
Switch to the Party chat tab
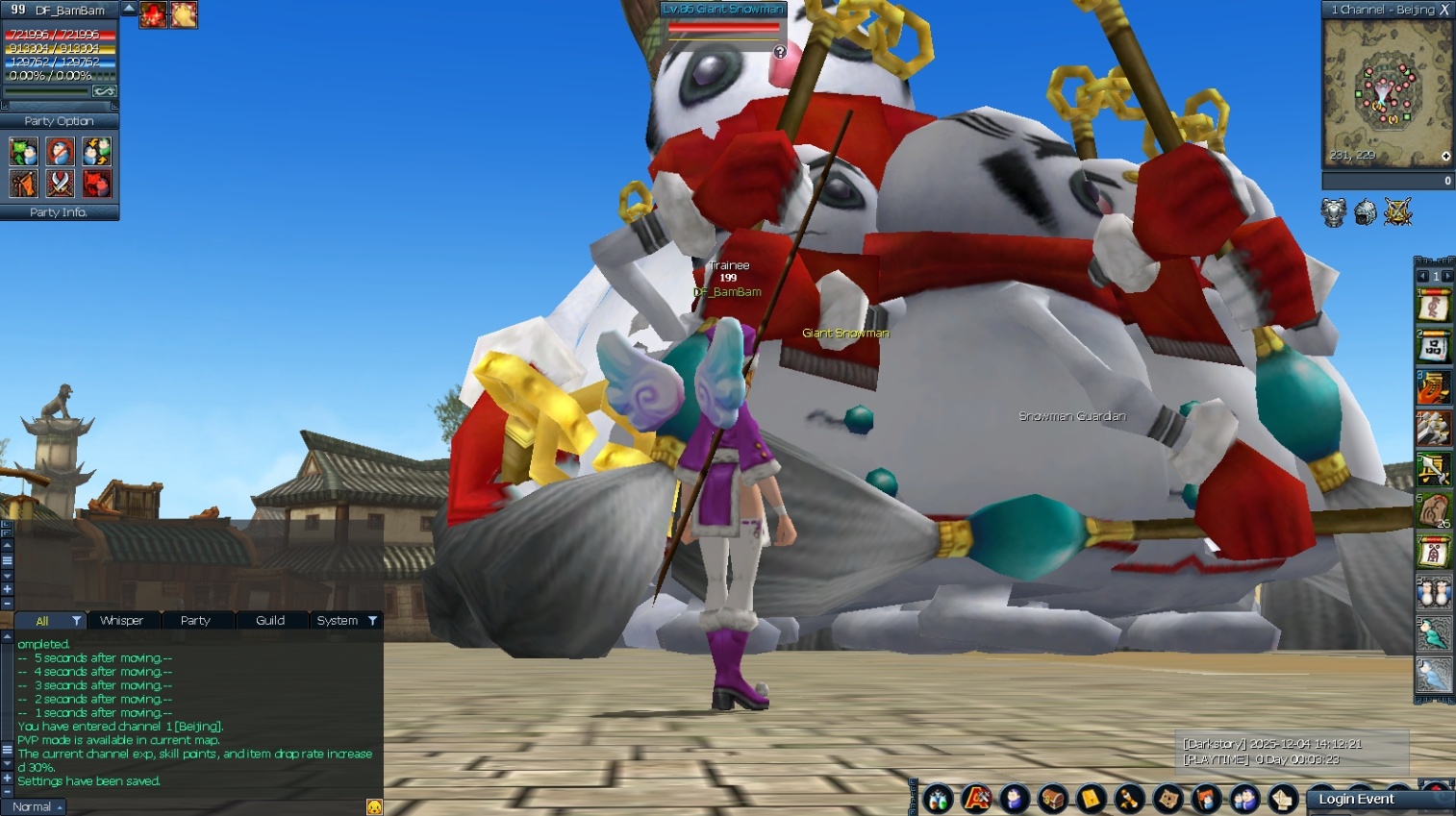point(195,621)
